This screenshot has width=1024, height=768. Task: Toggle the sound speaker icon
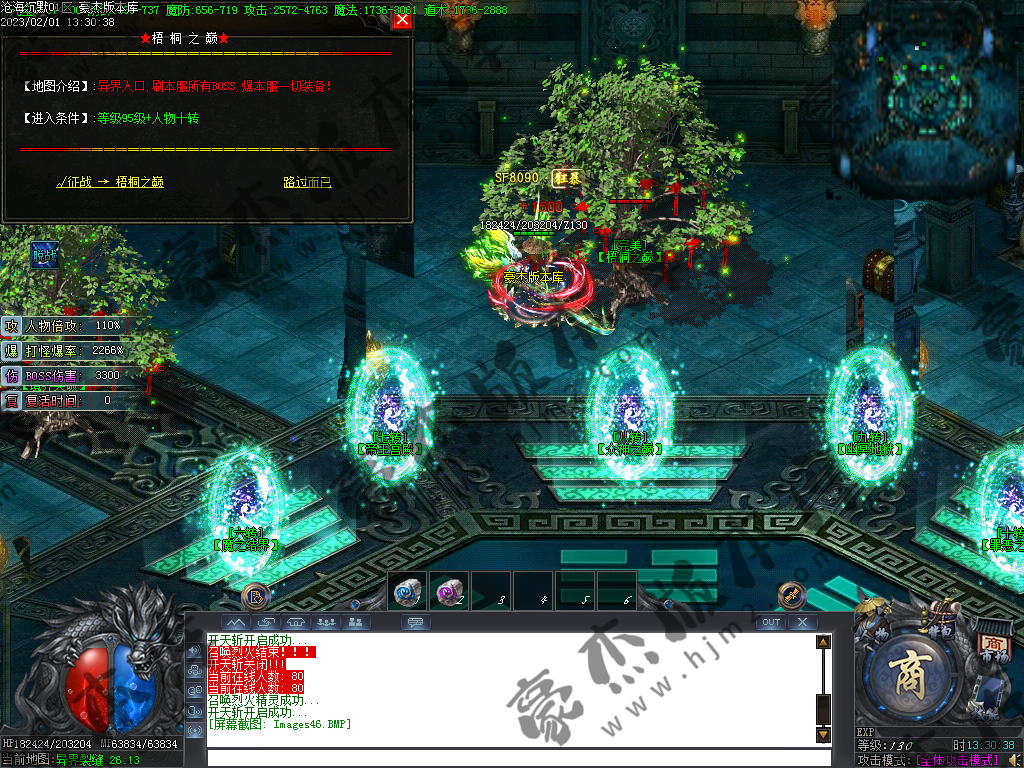tap(1013, 760)
